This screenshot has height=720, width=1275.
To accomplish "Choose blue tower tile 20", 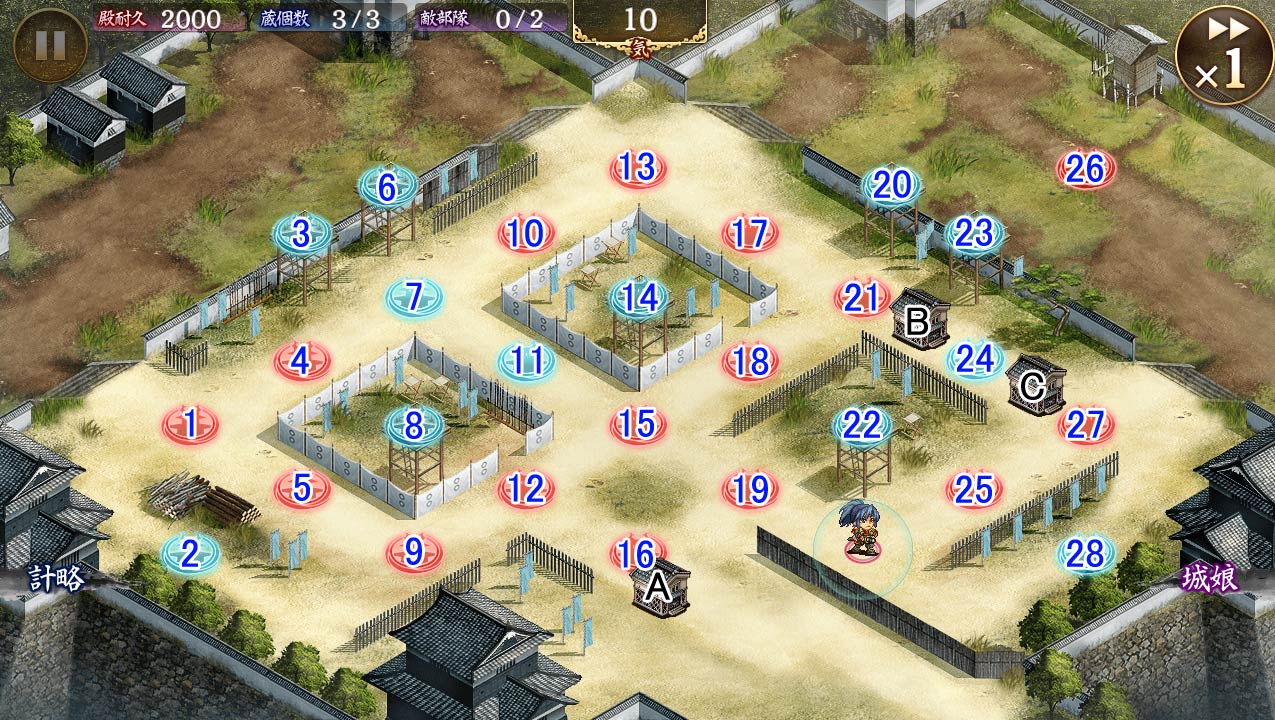I will tap(892, 186).
